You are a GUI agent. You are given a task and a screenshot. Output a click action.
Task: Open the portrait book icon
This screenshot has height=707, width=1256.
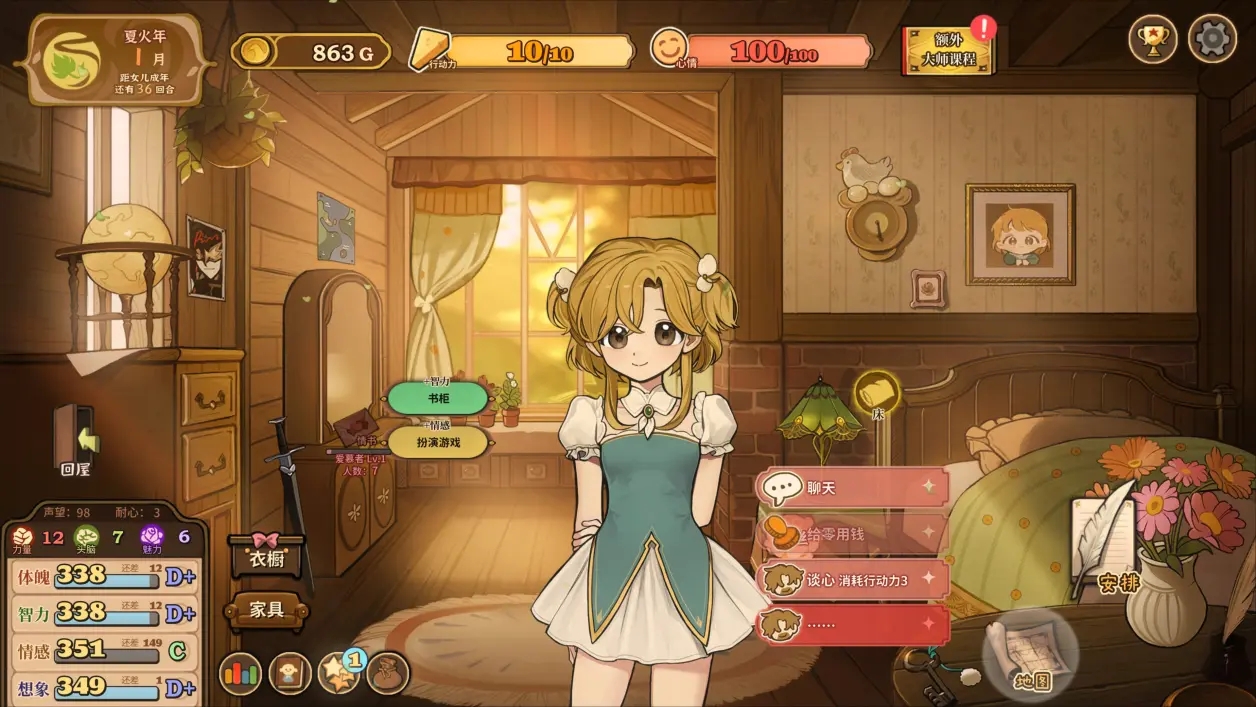(x=290, y=673)
